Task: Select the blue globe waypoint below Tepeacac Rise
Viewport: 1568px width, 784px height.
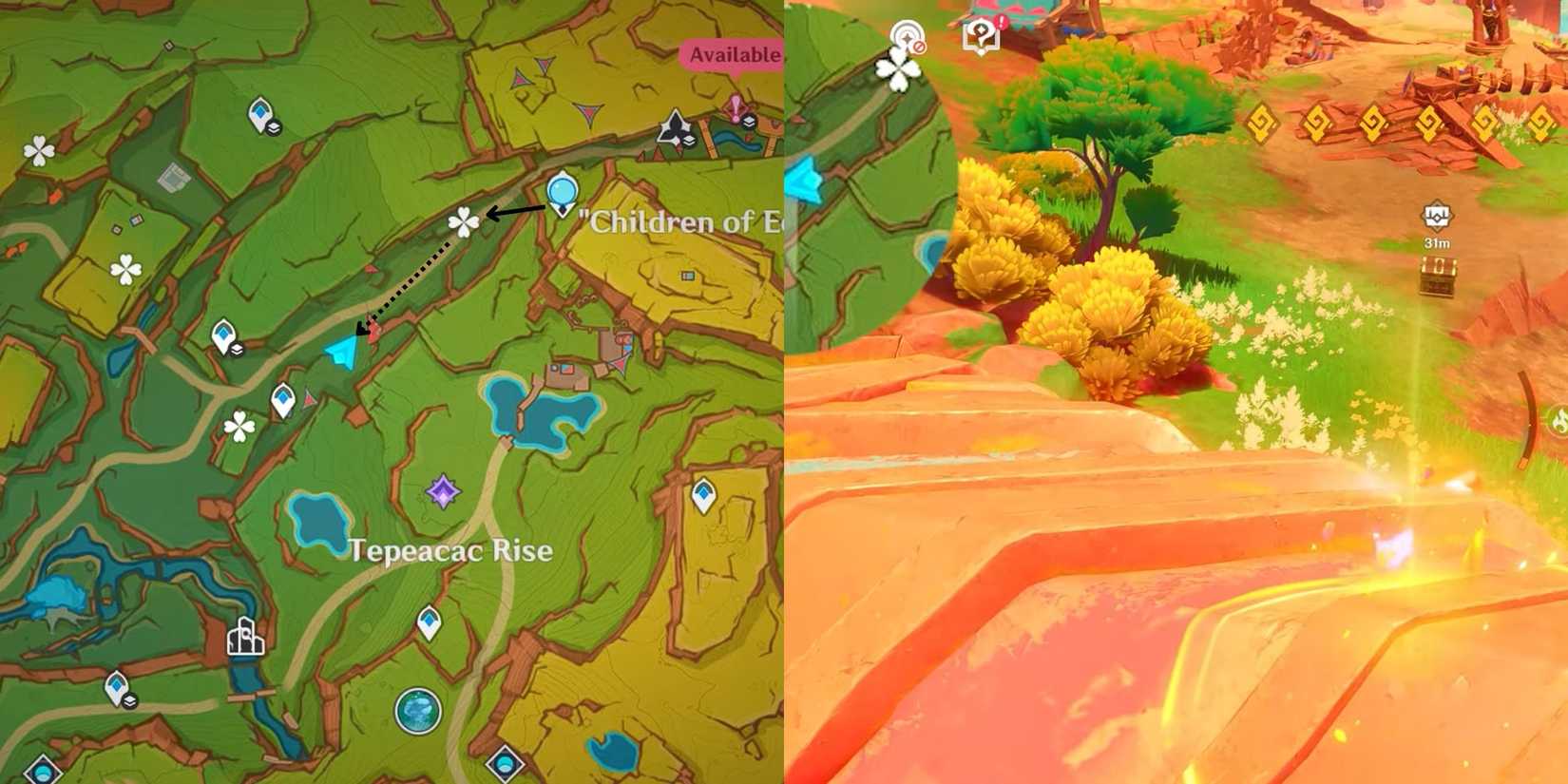Action: coord(421,710)
